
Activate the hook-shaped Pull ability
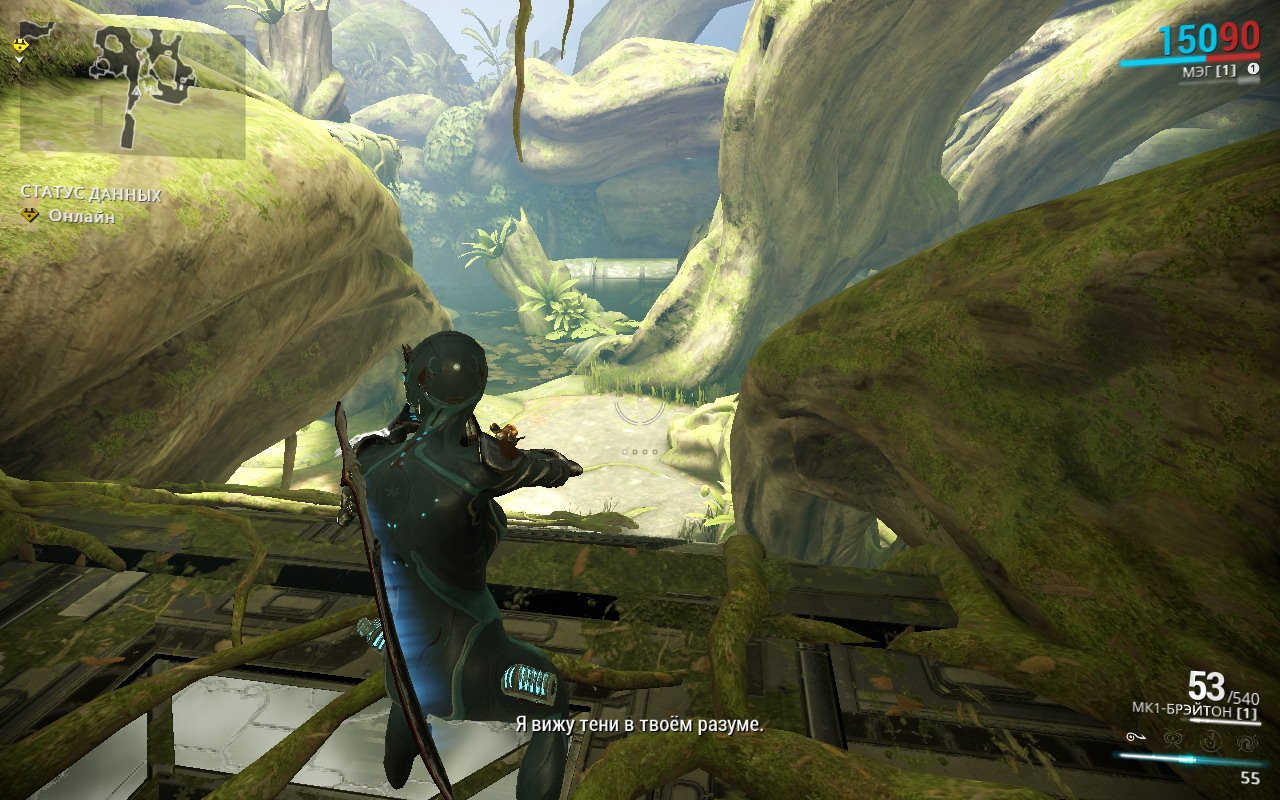tap(1137, 739)
